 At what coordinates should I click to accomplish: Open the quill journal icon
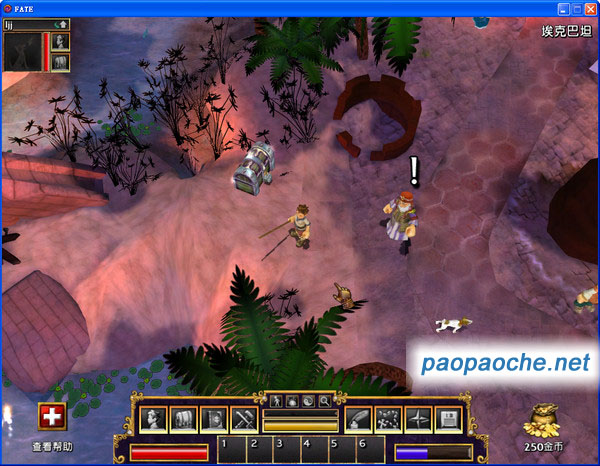[x=358, y=420]
